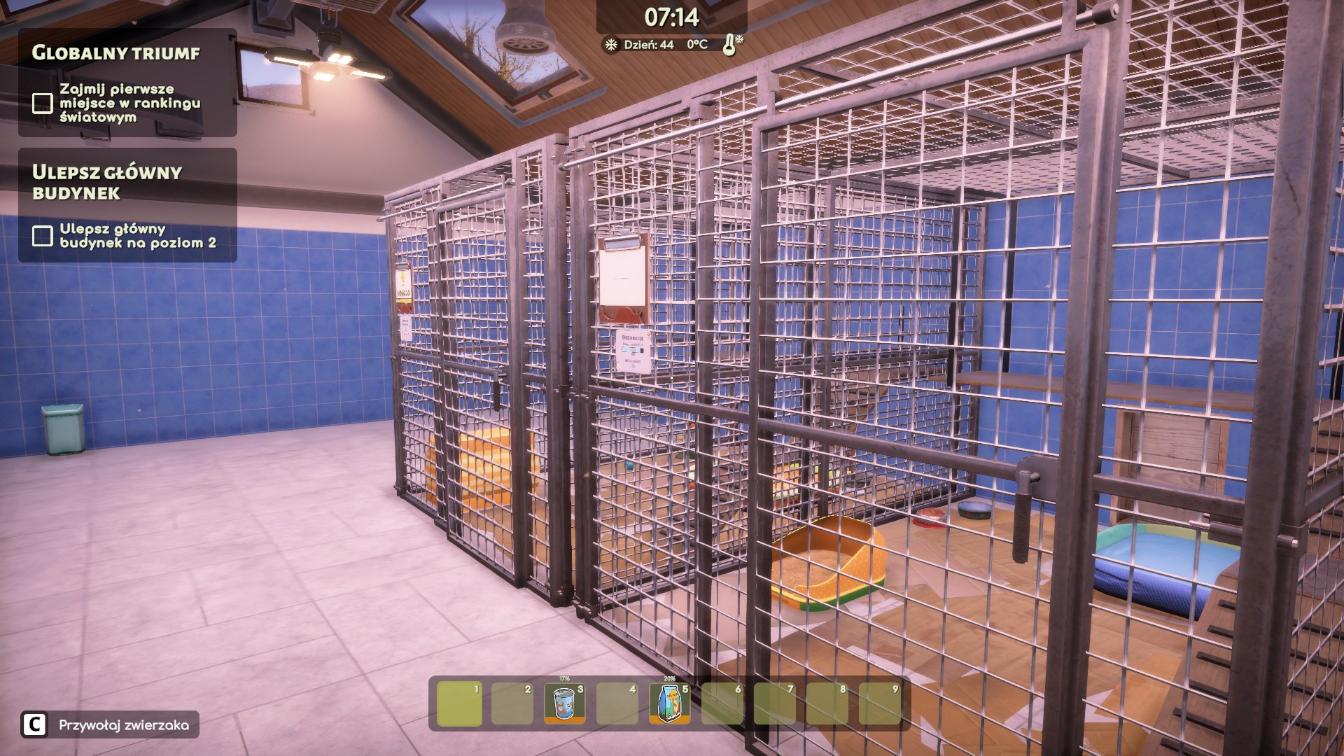The image size is (1344, 756).
Task: Select the pet food can hotbar slot
Action: click(x=564, y=703)
